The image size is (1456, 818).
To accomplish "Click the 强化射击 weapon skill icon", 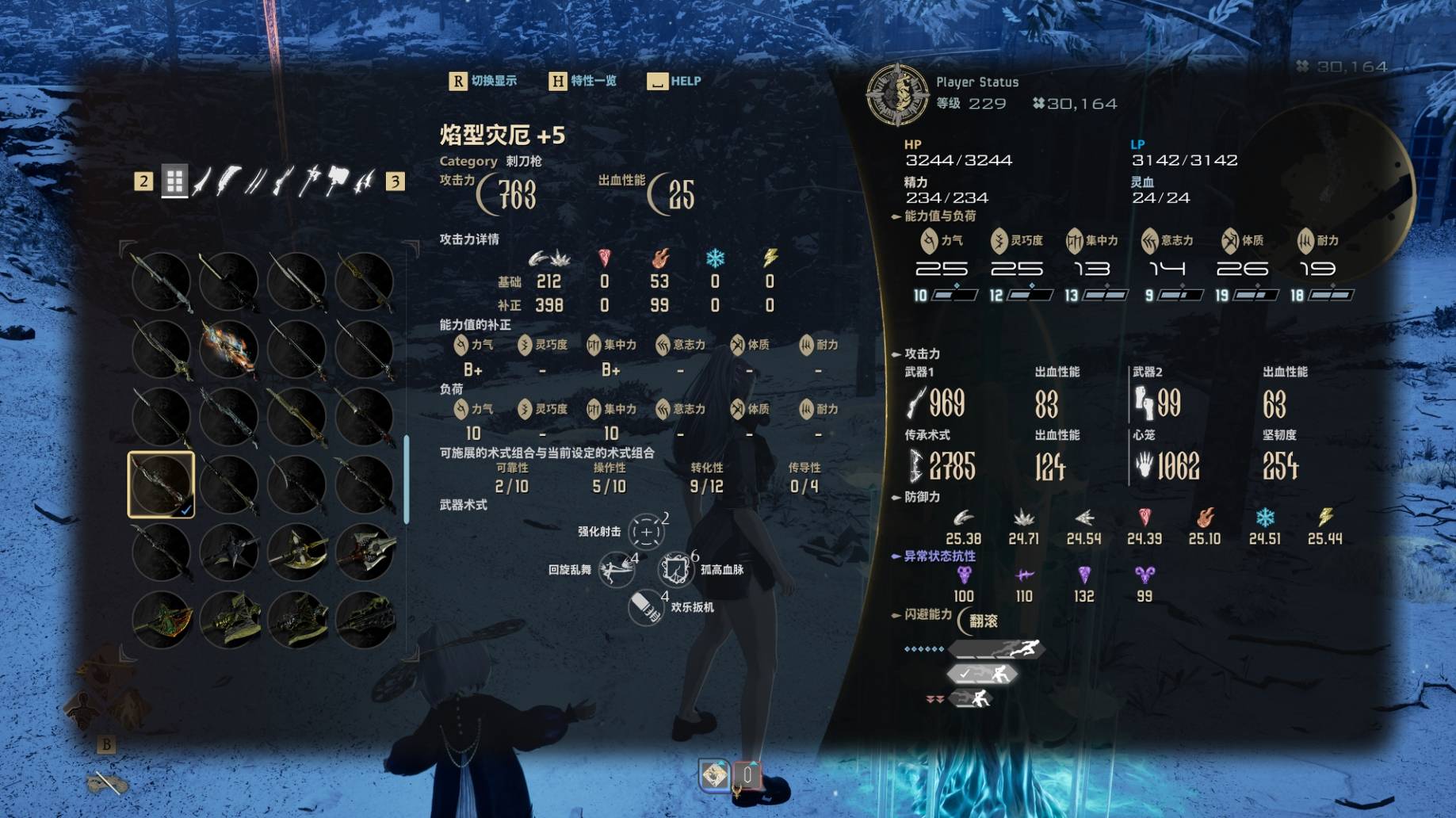I will (646, 532).
